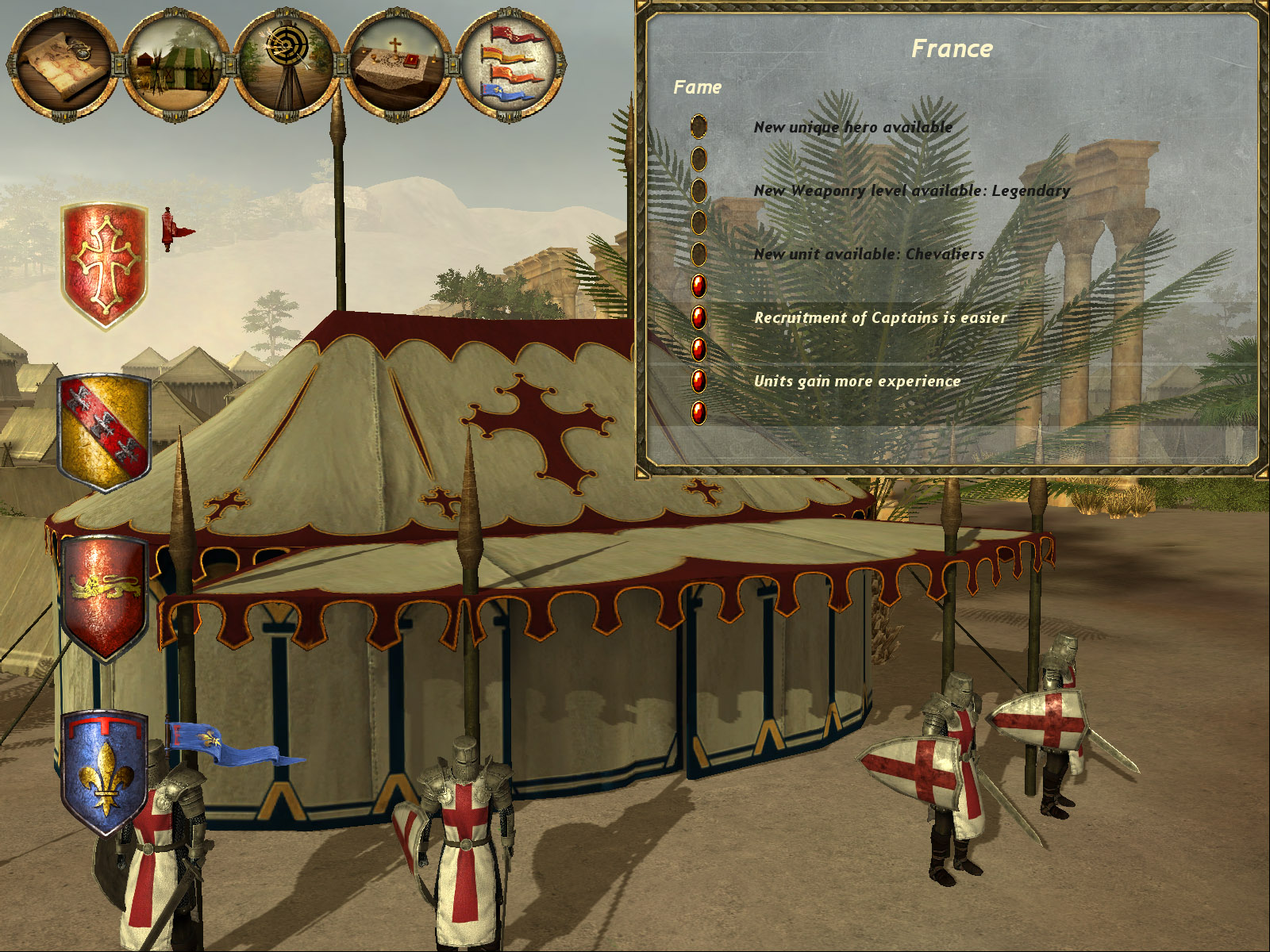
Task: Click the lit gem beside Recruitment of Captains
Action: click(698, 317)
